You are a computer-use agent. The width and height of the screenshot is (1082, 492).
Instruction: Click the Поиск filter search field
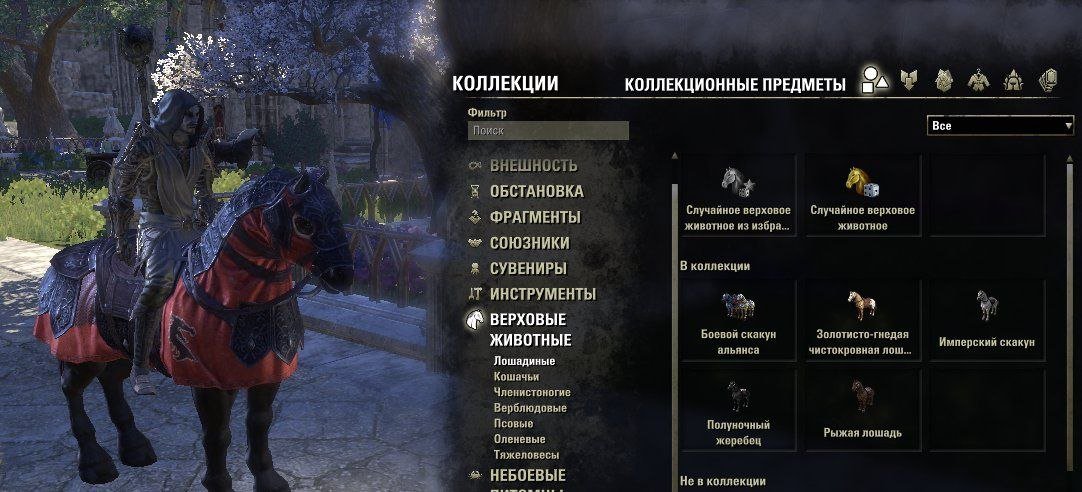pos(548,131)
